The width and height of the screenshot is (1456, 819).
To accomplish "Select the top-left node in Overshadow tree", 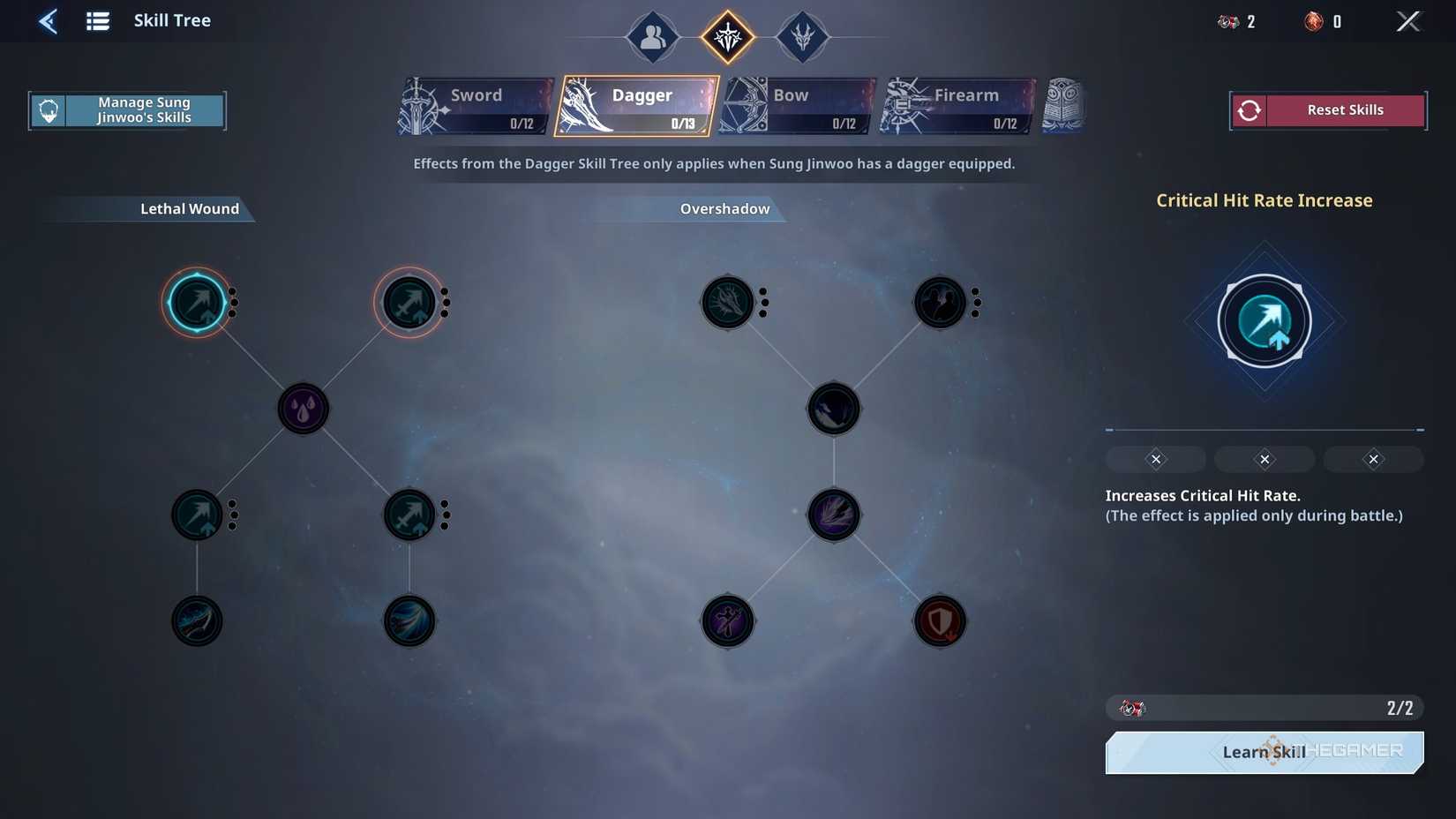I will (726, 302).
